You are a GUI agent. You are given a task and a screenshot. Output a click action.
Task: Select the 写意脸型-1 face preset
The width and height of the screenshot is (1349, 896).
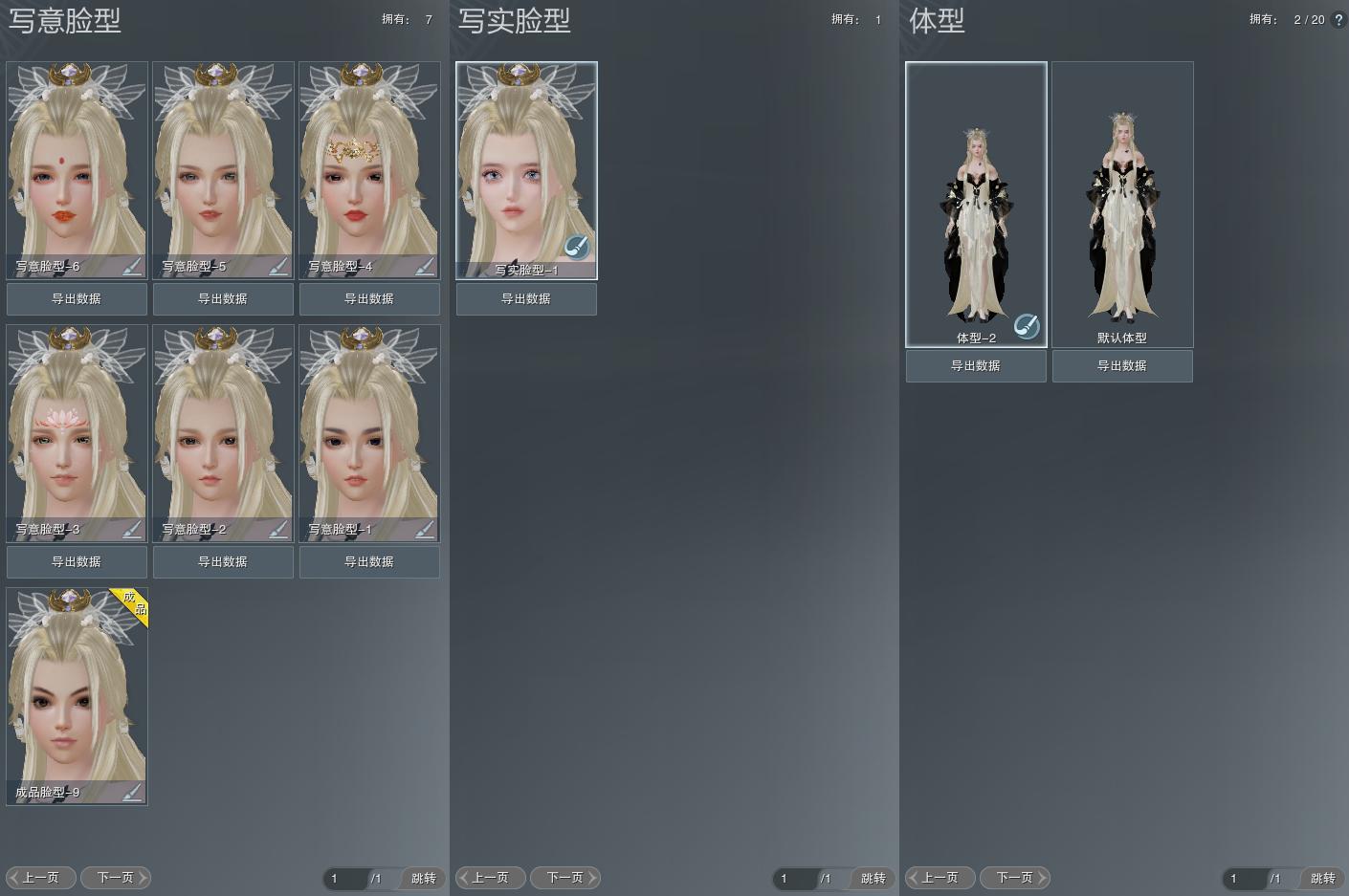(x=369, y=426)
